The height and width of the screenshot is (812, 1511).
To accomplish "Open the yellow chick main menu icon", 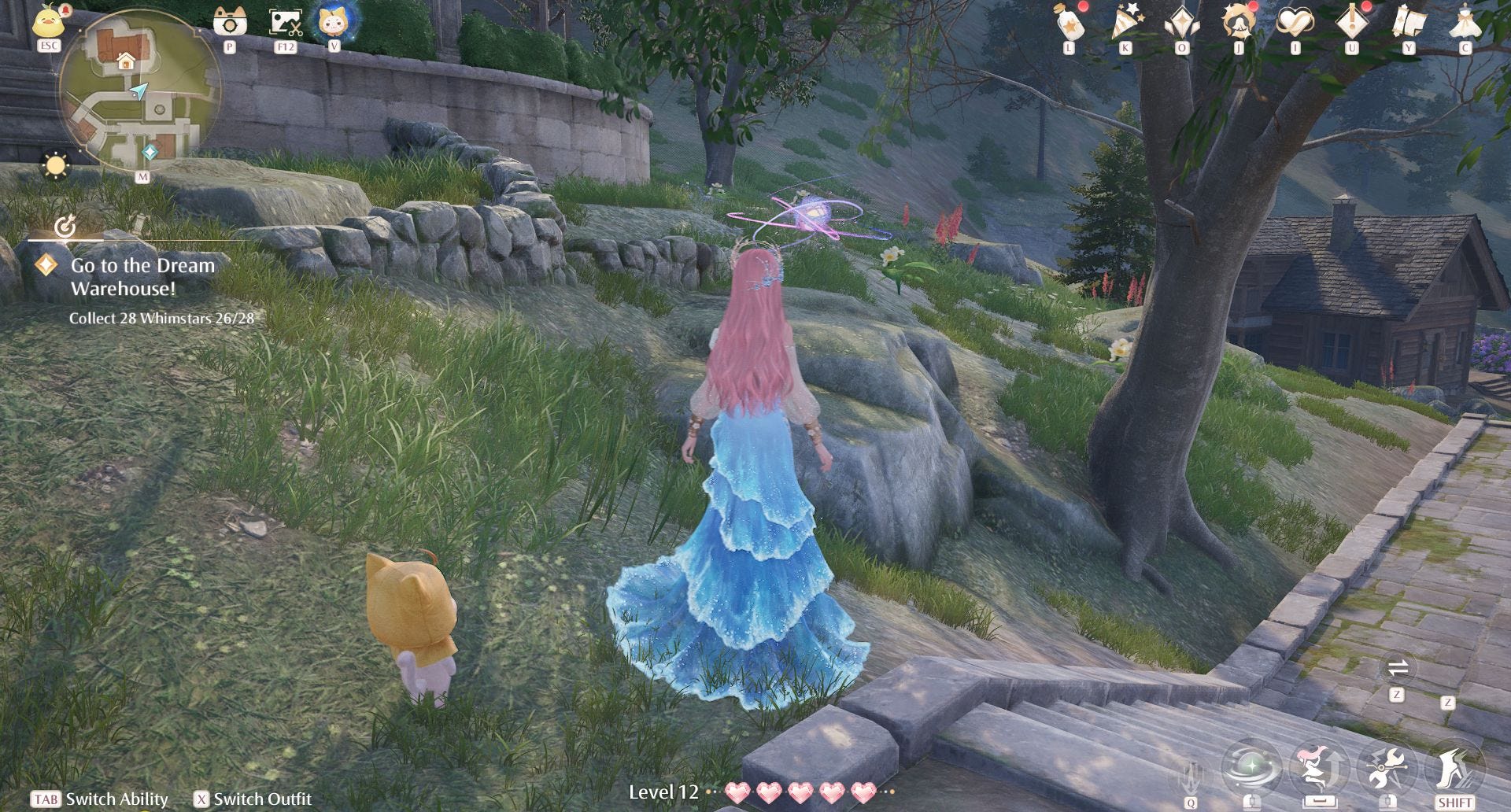I will (x=49, y=20).
